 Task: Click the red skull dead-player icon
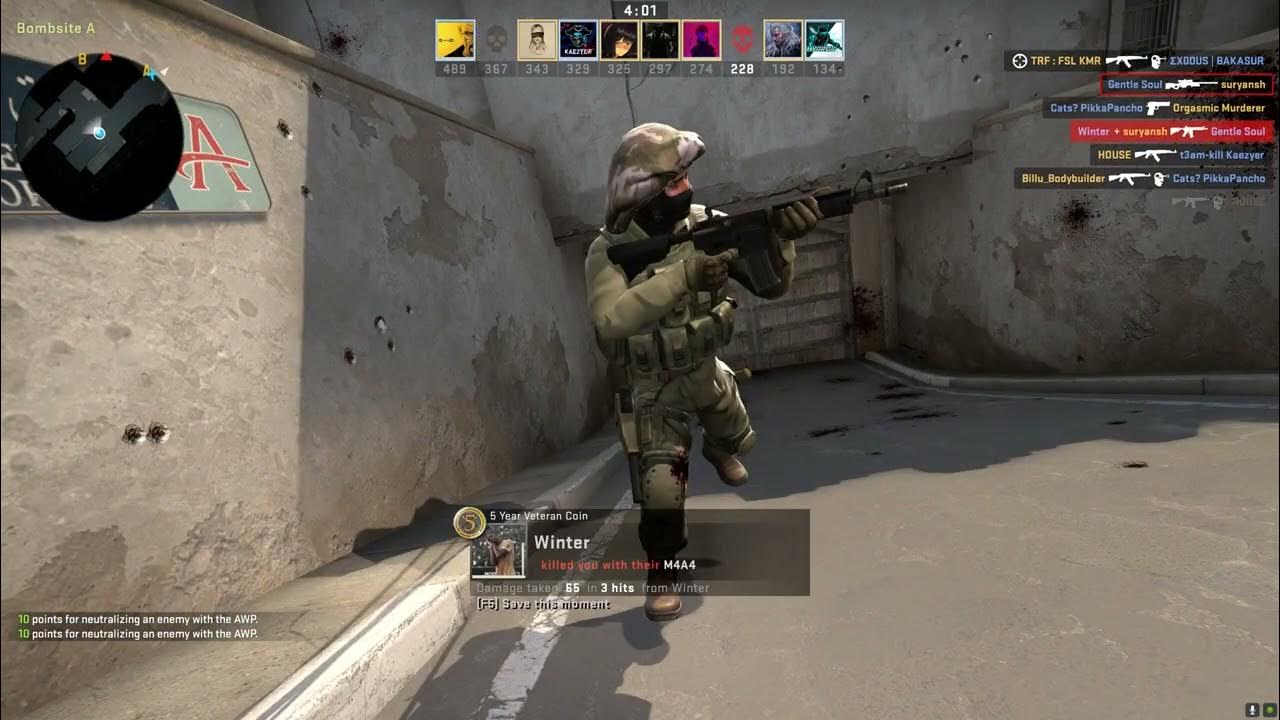(x=742, y=41)
